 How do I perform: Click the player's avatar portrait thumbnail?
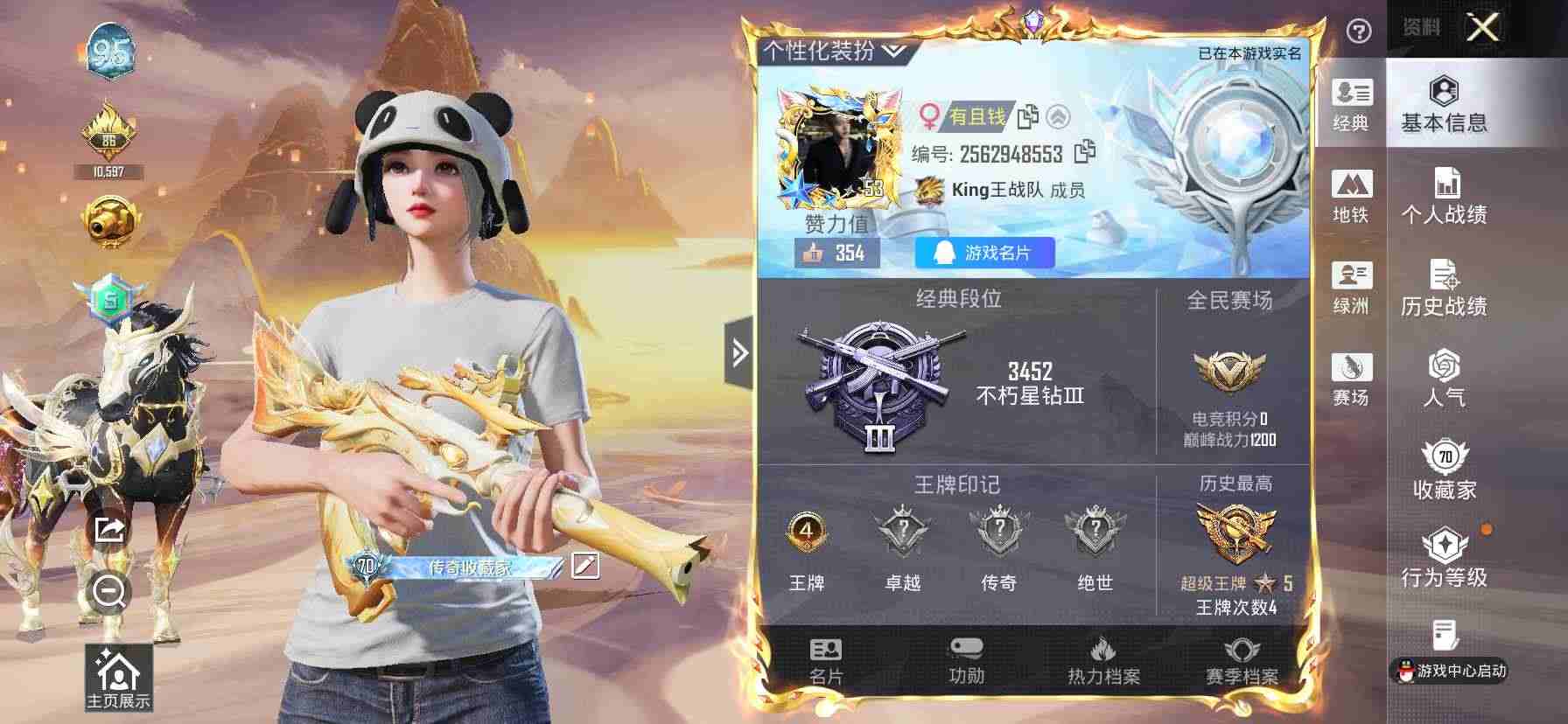click(x=837, y=147)
